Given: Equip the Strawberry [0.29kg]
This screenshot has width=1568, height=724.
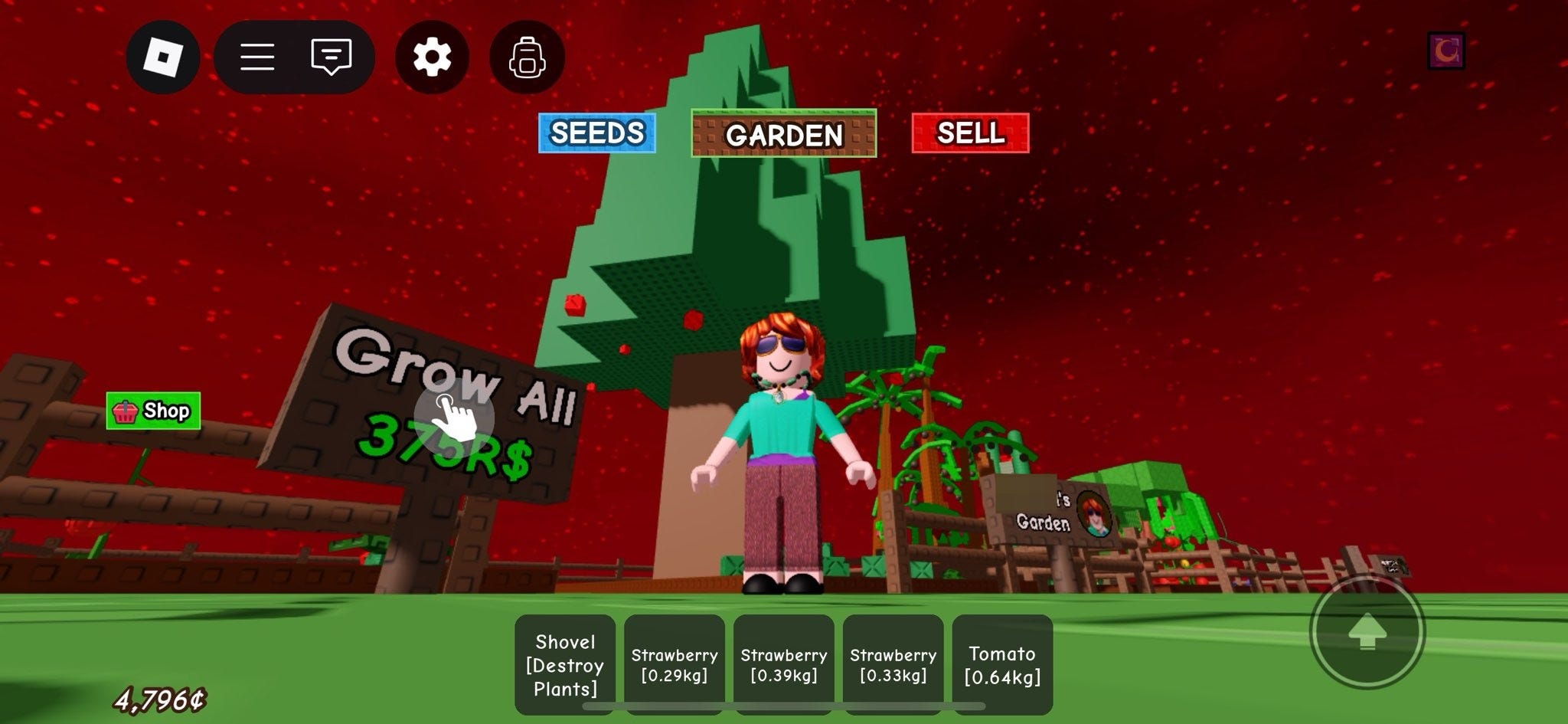Looking at the screenshot, I should [674, 662].
